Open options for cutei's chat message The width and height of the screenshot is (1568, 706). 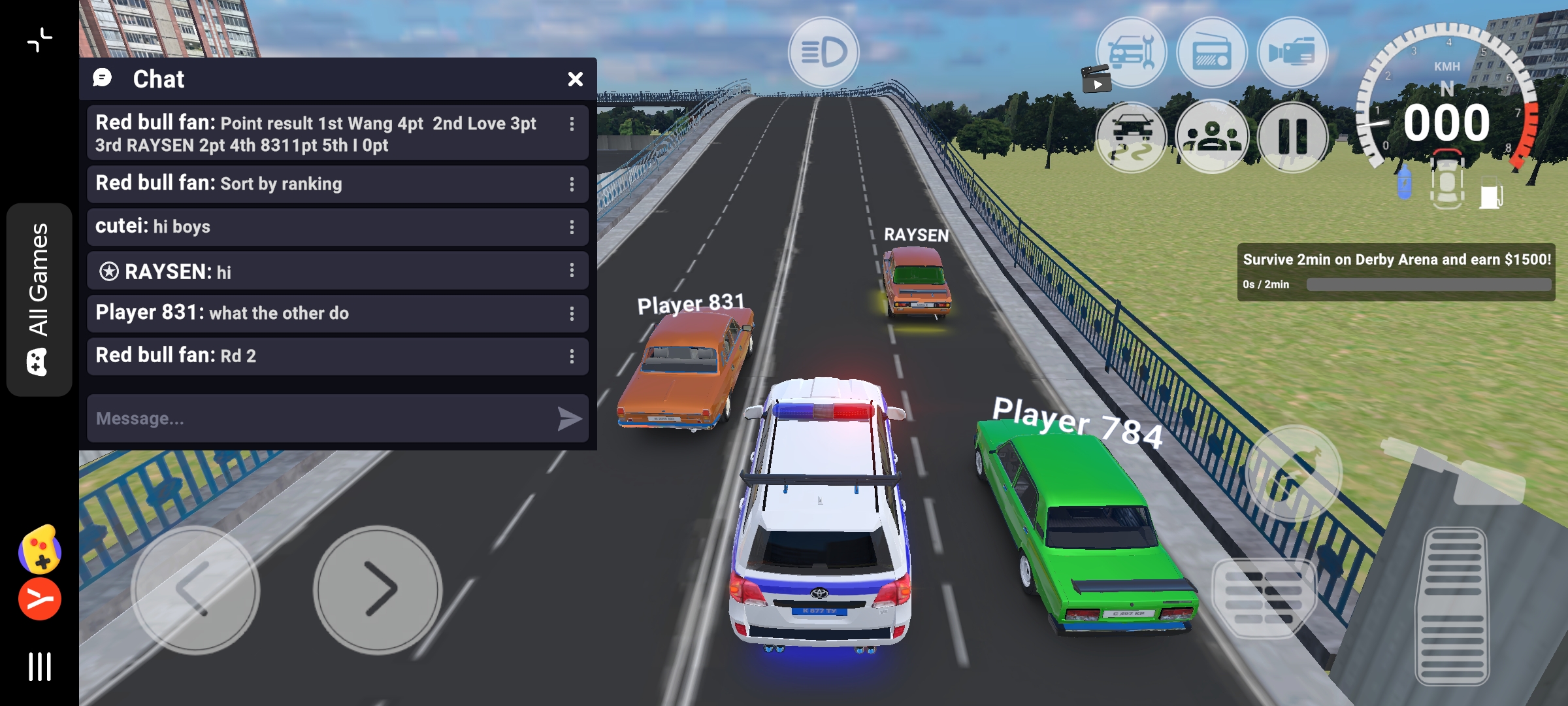coord(572,227)
